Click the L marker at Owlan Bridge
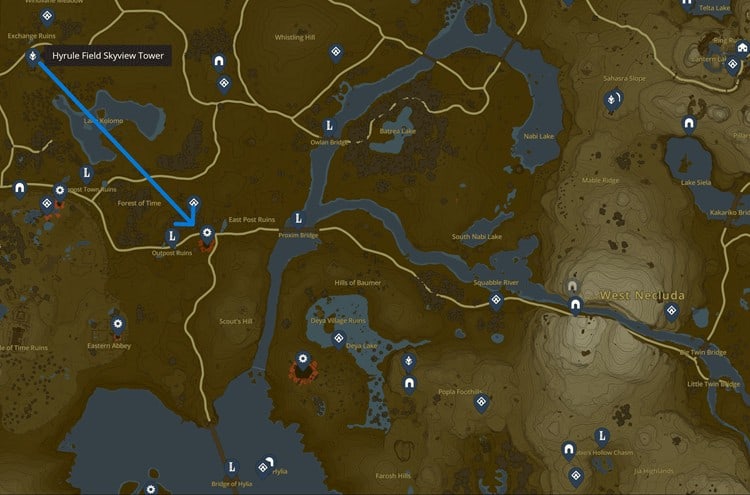 329,126
